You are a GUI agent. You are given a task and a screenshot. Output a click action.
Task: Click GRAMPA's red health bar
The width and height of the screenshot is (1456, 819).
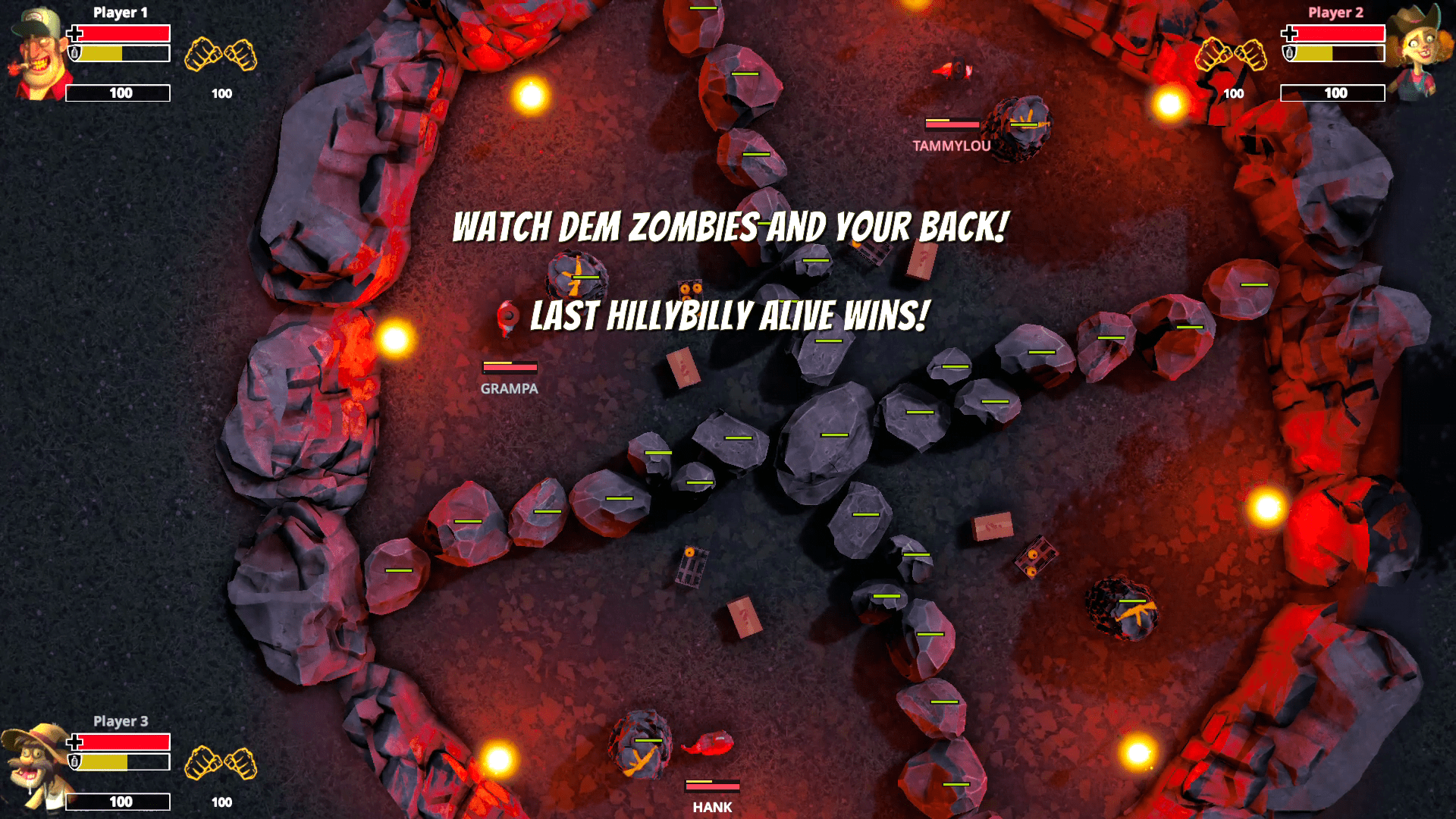(509, 367)
